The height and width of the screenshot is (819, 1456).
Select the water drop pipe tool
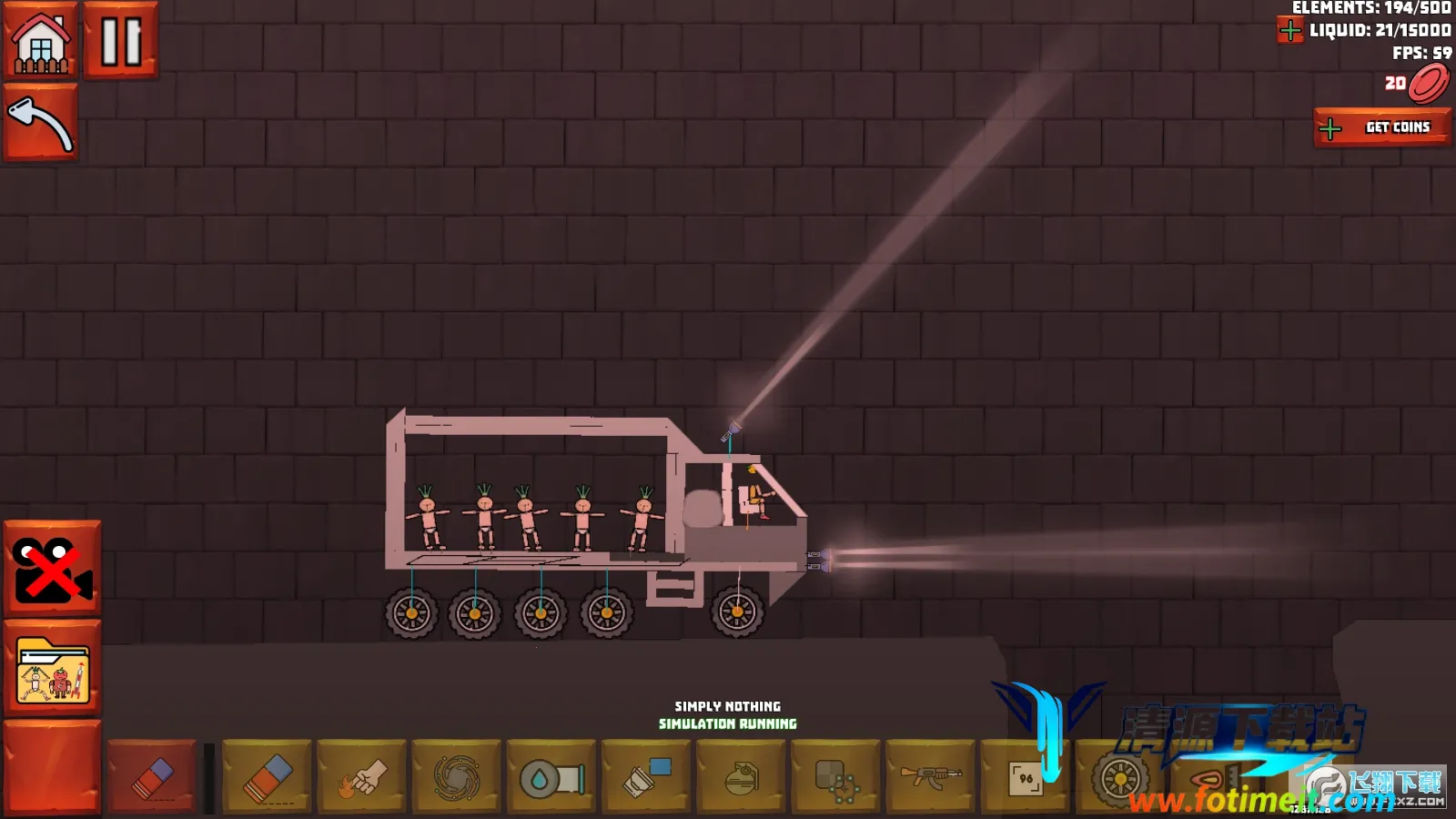[551, 776]
